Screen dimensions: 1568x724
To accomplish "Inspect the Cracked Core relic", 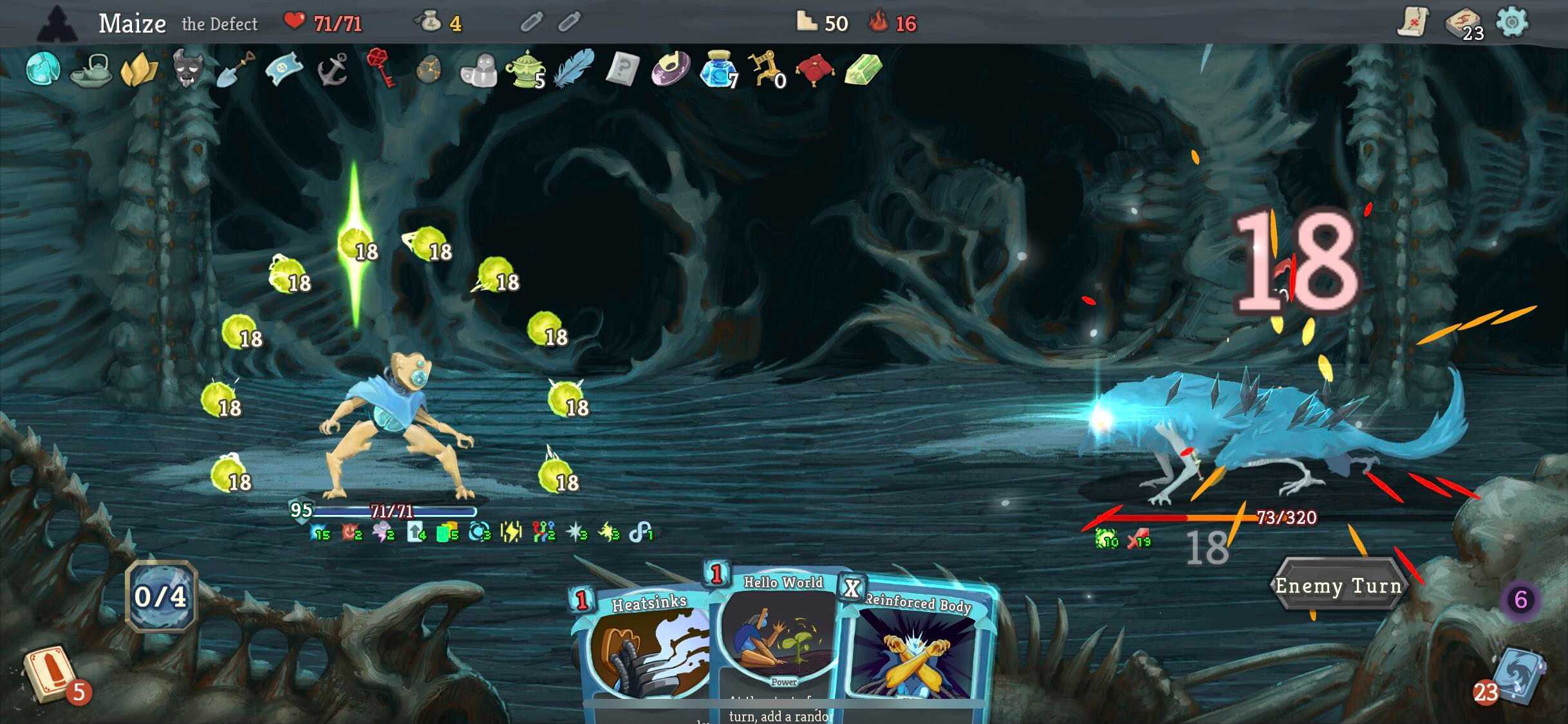I will tap(43, 68).
